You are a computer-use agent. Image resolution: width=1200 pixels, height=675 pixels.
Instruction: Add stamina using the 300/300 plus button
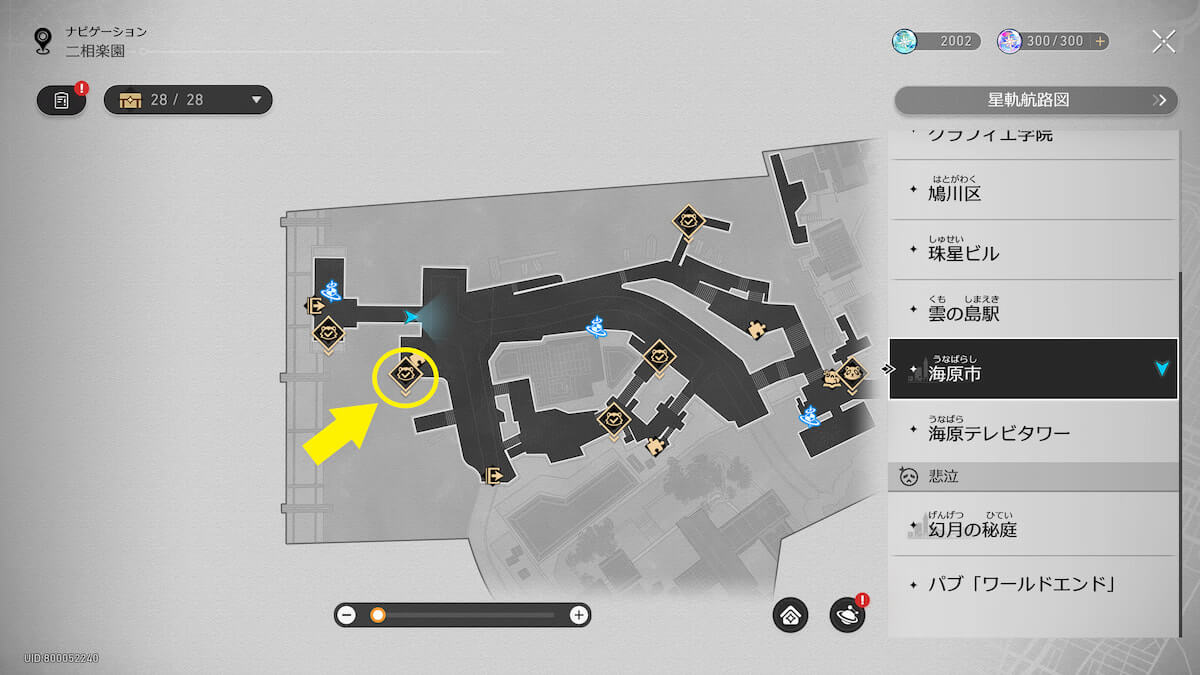1100,41
